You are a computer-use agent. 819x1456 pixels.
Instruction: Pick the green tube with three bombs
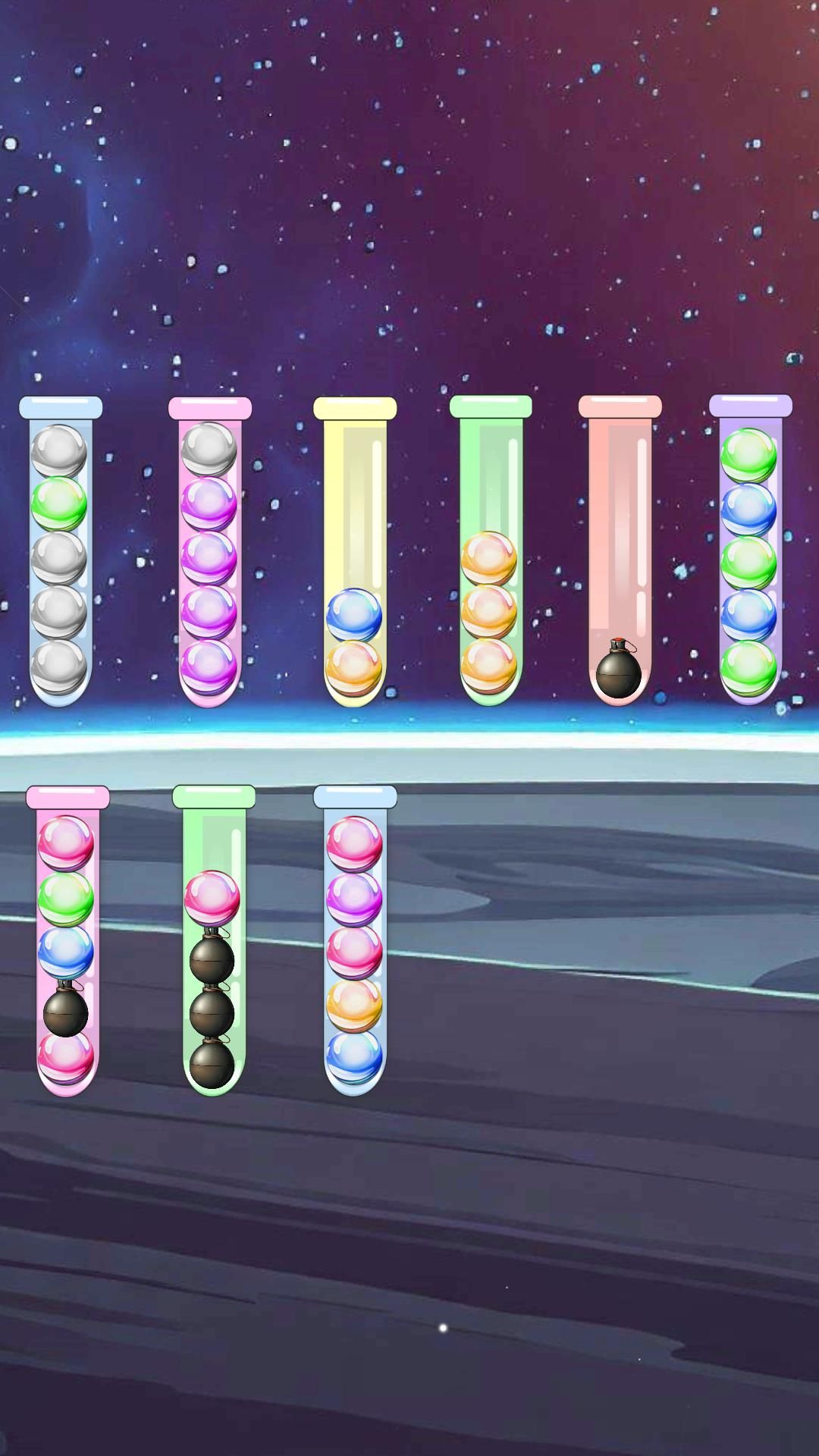pos(213,944)
